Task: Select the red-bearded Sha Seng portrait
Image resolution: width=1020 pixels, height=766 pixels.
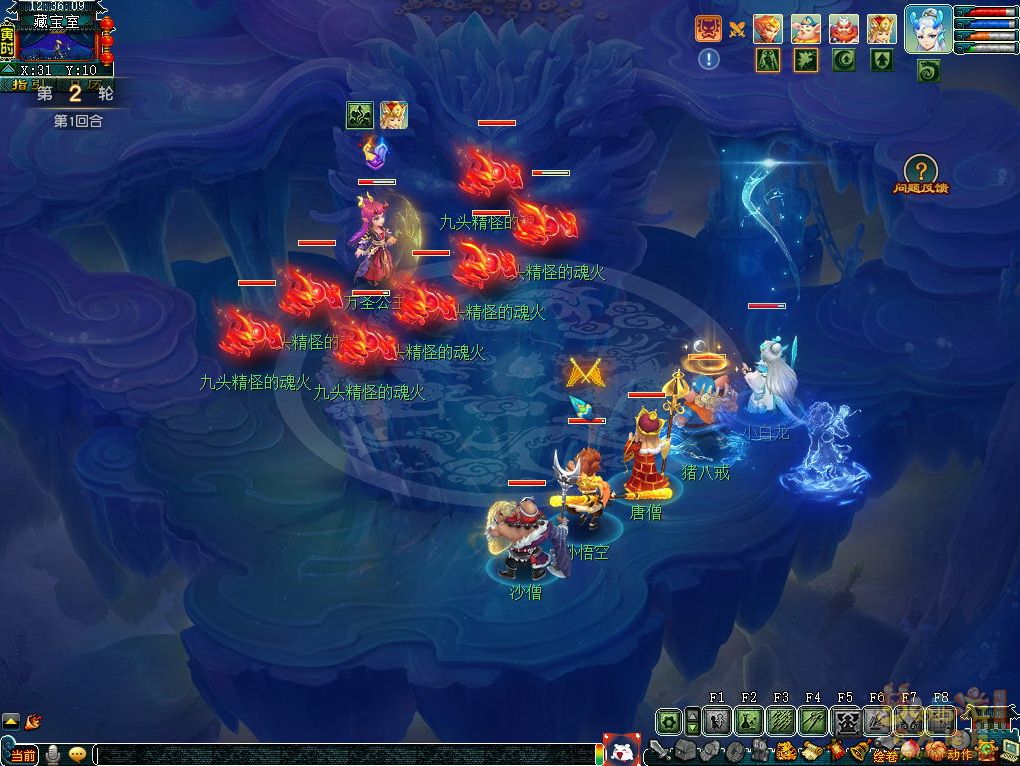Action: click(844, 29)
